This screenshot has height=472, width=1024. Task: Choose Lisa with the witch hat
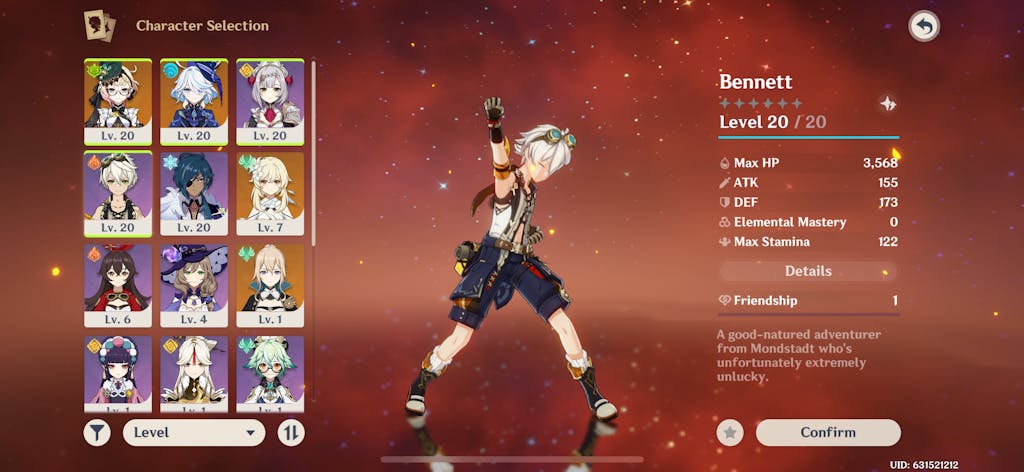click(x=194, y=285)
